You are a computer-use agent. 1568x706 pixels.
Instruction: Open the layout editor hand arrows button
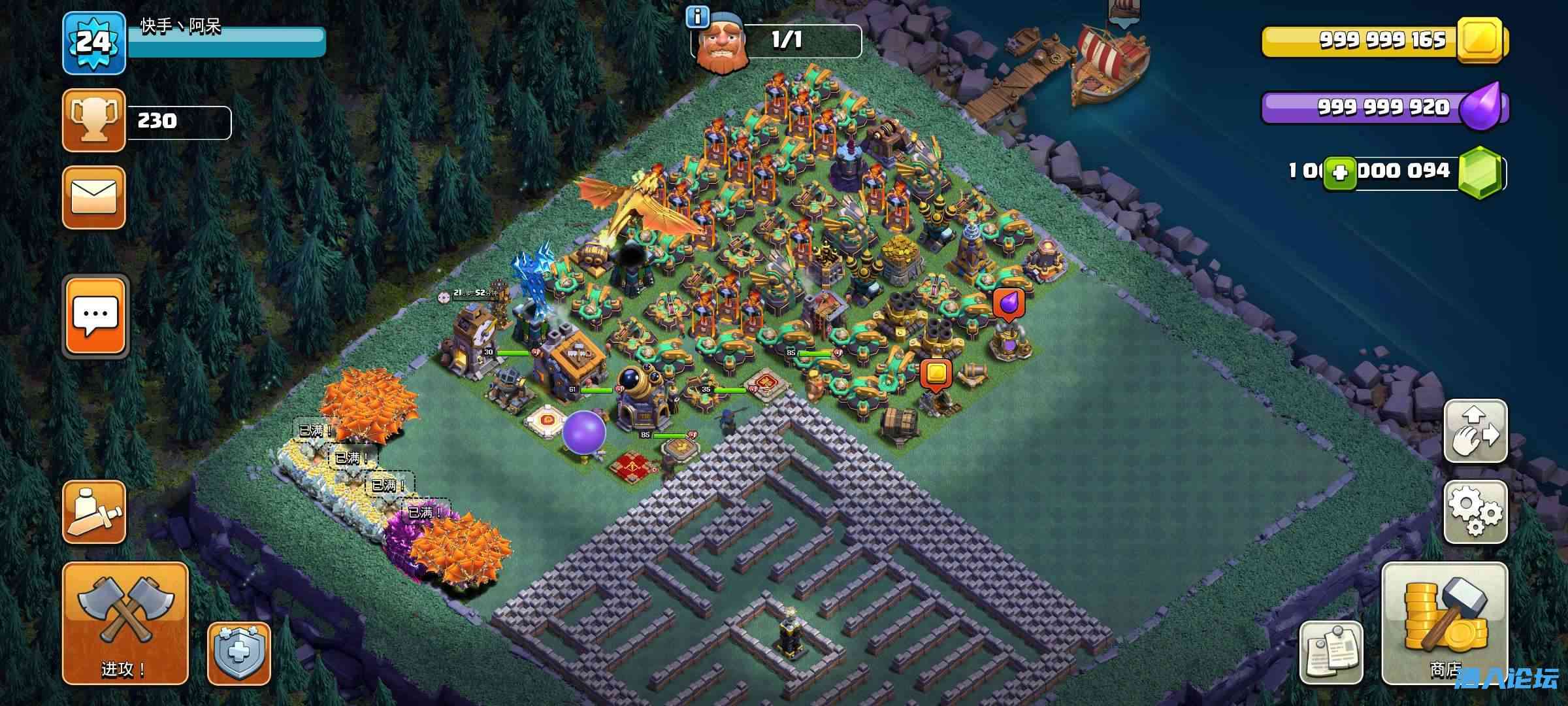click(1475, 431)
